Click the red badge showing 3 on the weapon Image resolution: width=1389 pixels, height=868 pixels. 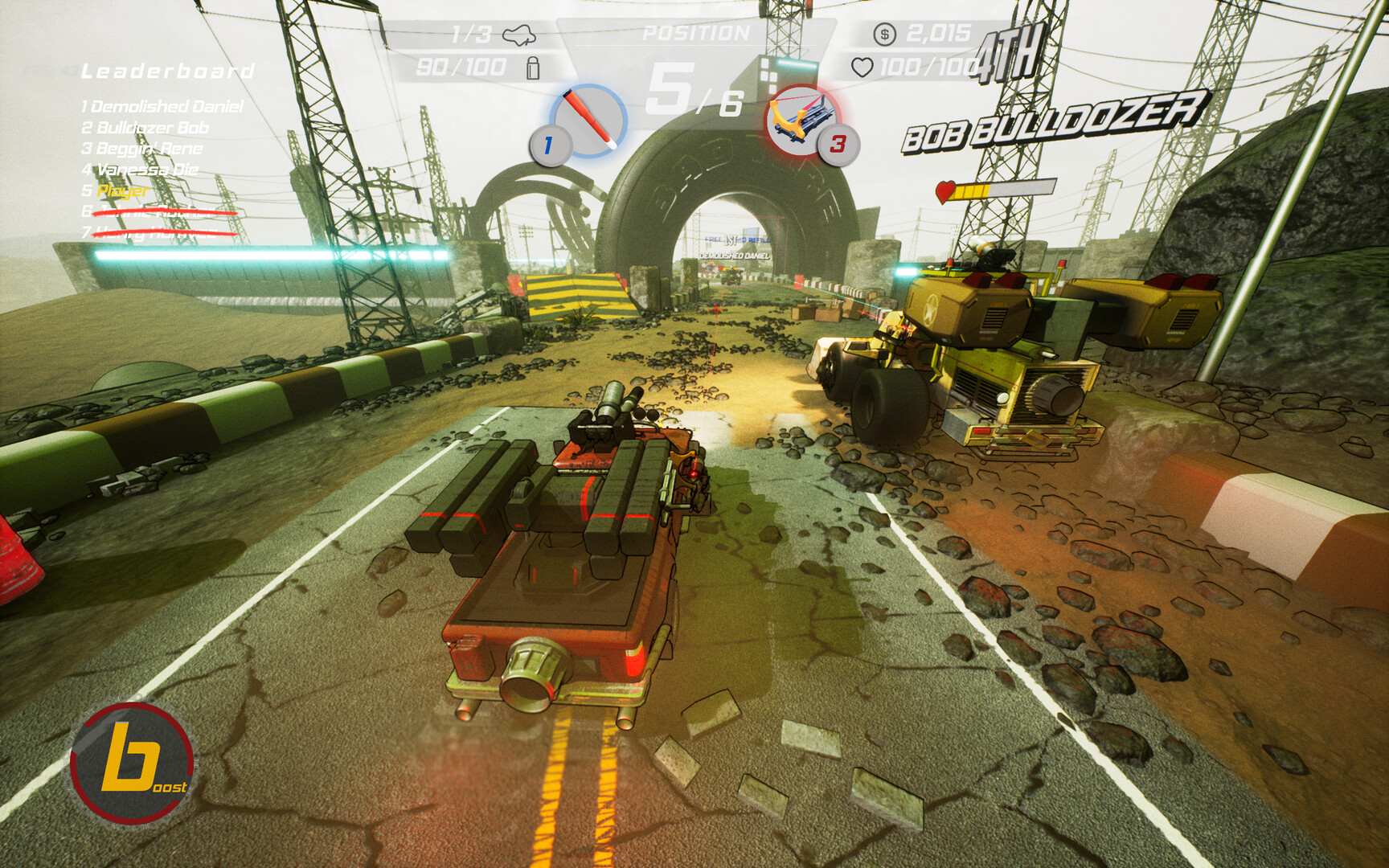838,145
